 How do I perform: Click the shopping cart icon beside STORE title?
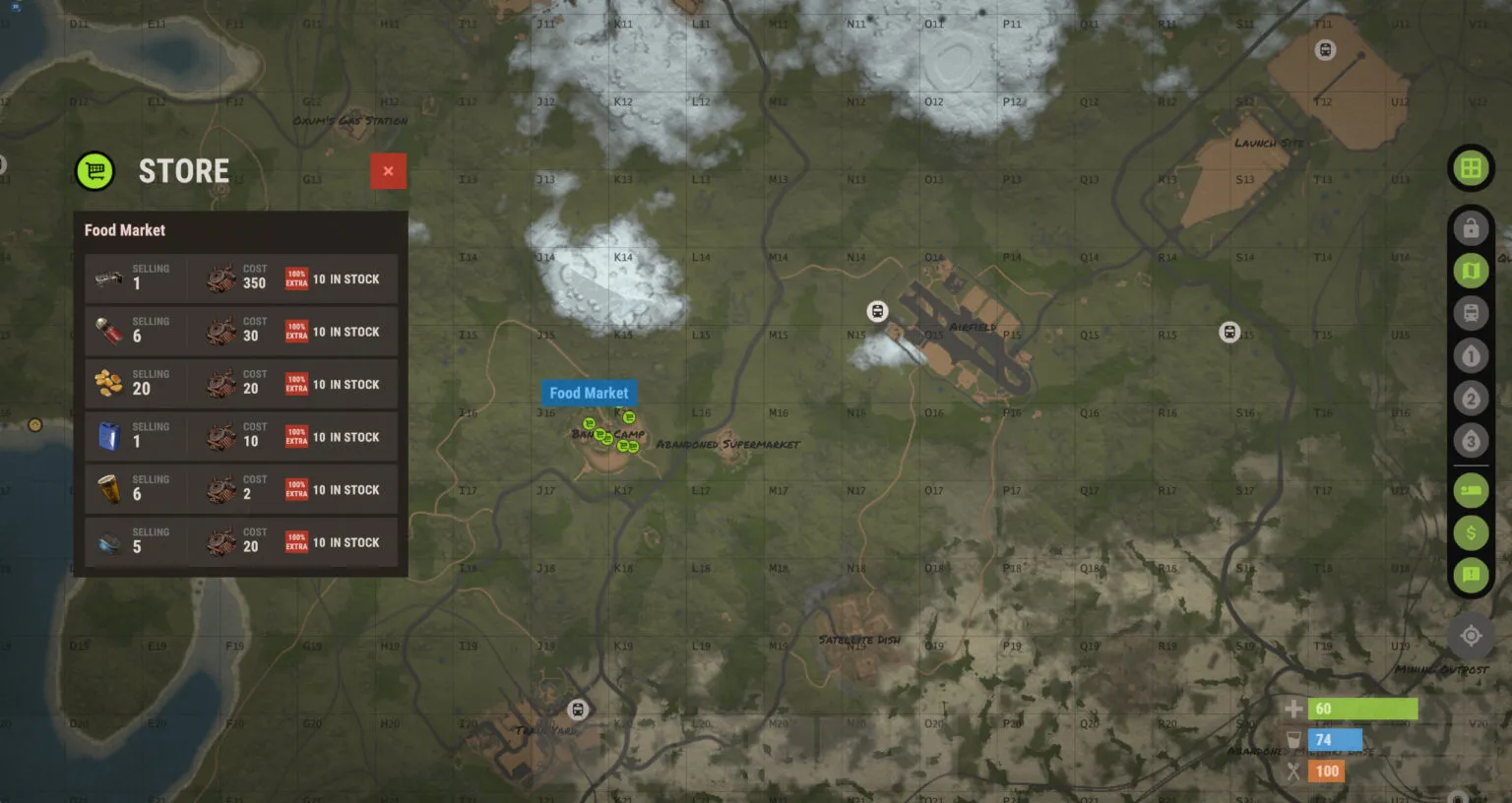pos(95,170)
